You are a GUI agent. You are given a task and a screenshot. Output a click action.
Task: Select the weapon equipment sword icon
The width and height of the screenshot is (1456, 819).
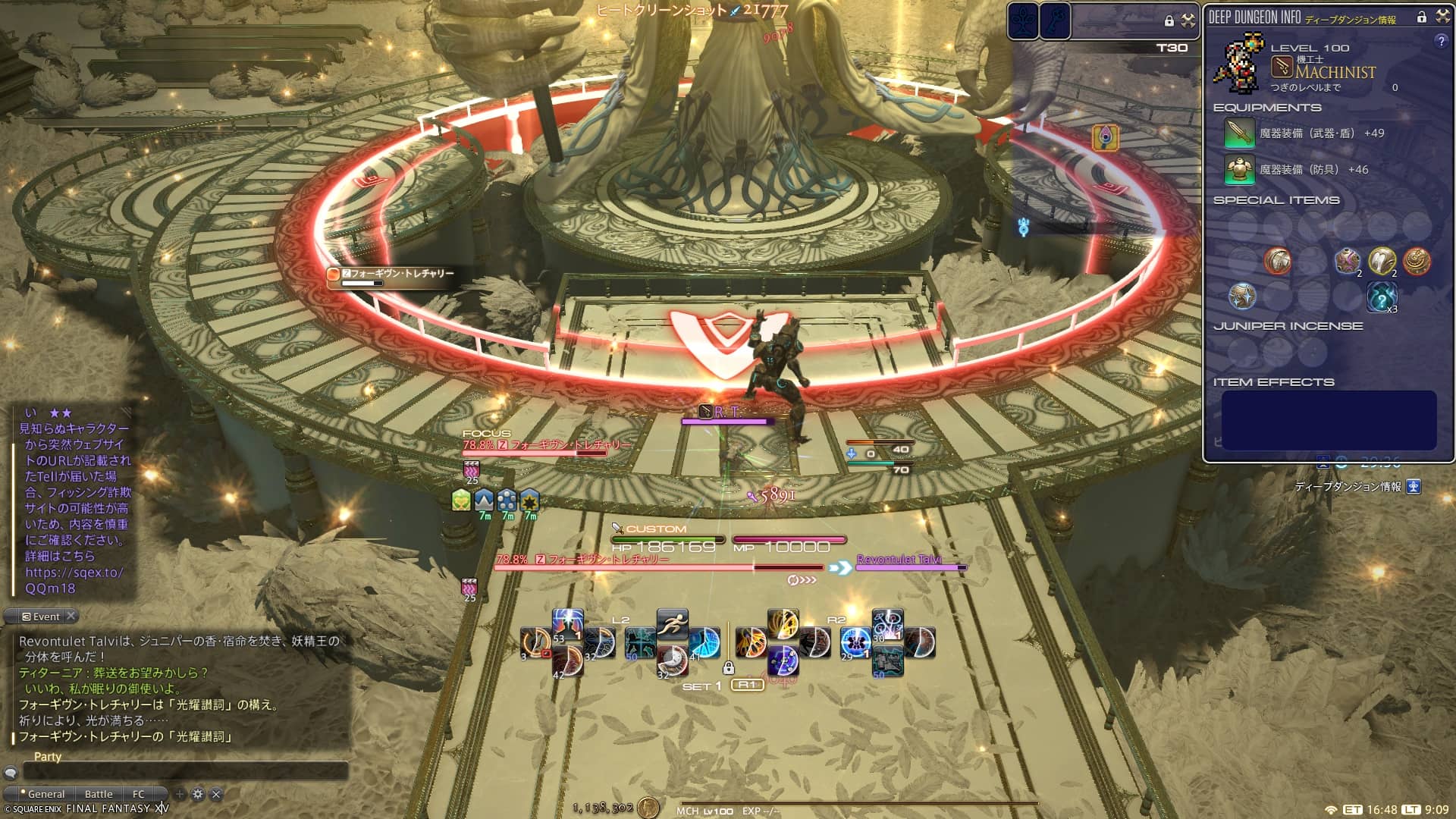click(1239, 133)
